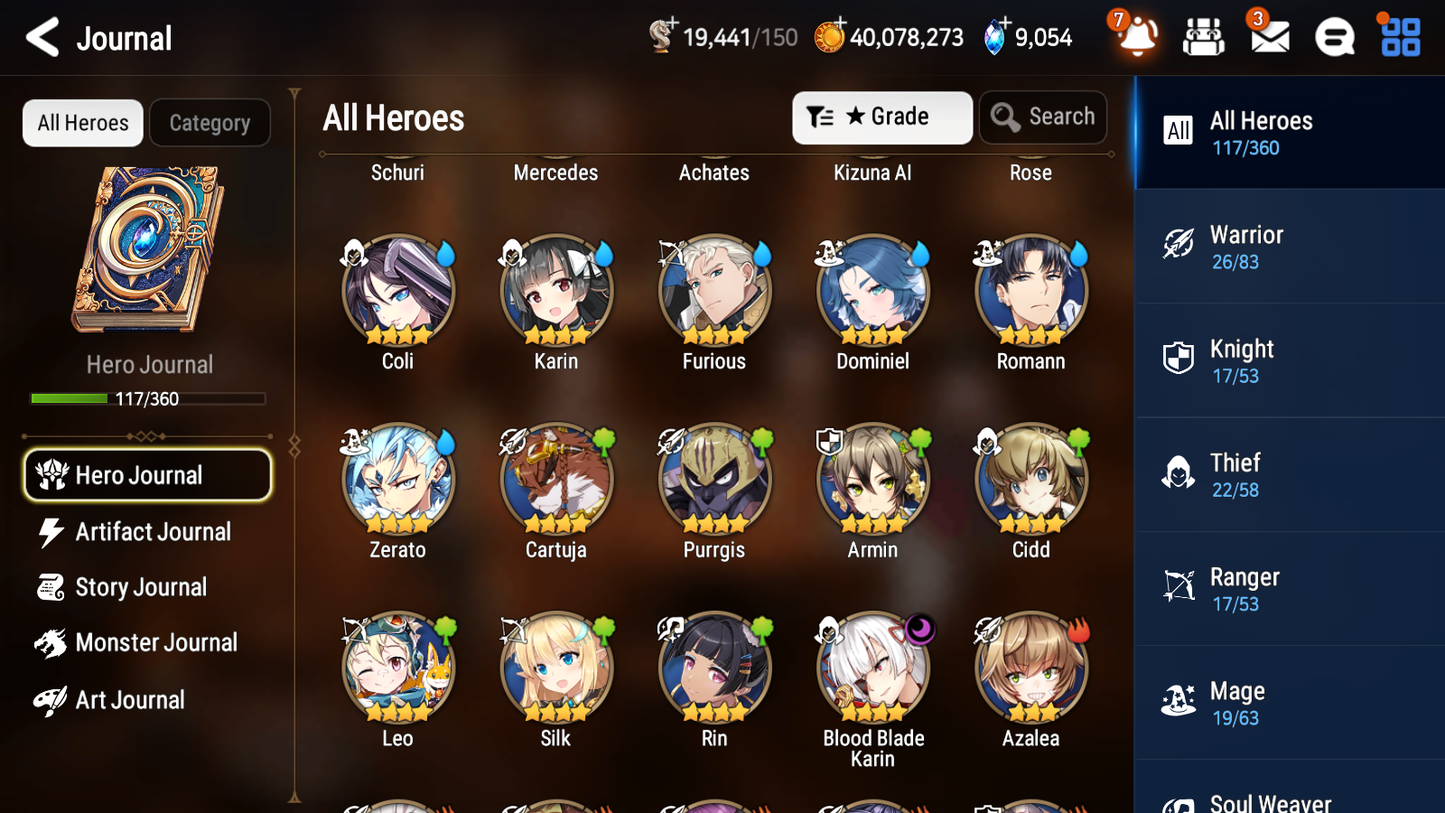This screenshot has width=1445, height=813.
Task: Open the inventory icon in the top bar
Action: [1202, 36]
